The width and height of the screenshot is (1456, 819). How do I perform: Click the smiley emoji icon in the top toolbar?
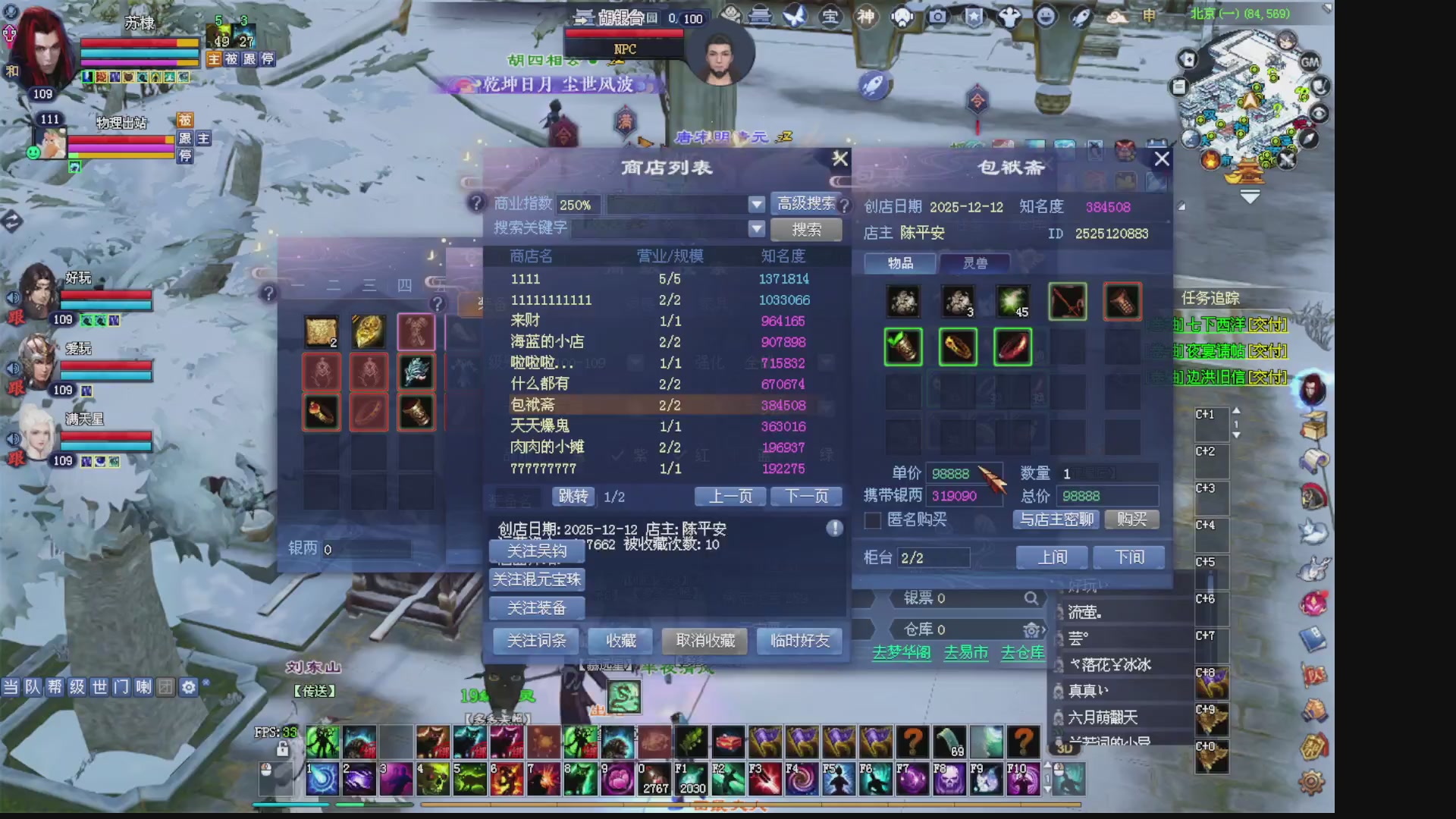(1044, 17)
